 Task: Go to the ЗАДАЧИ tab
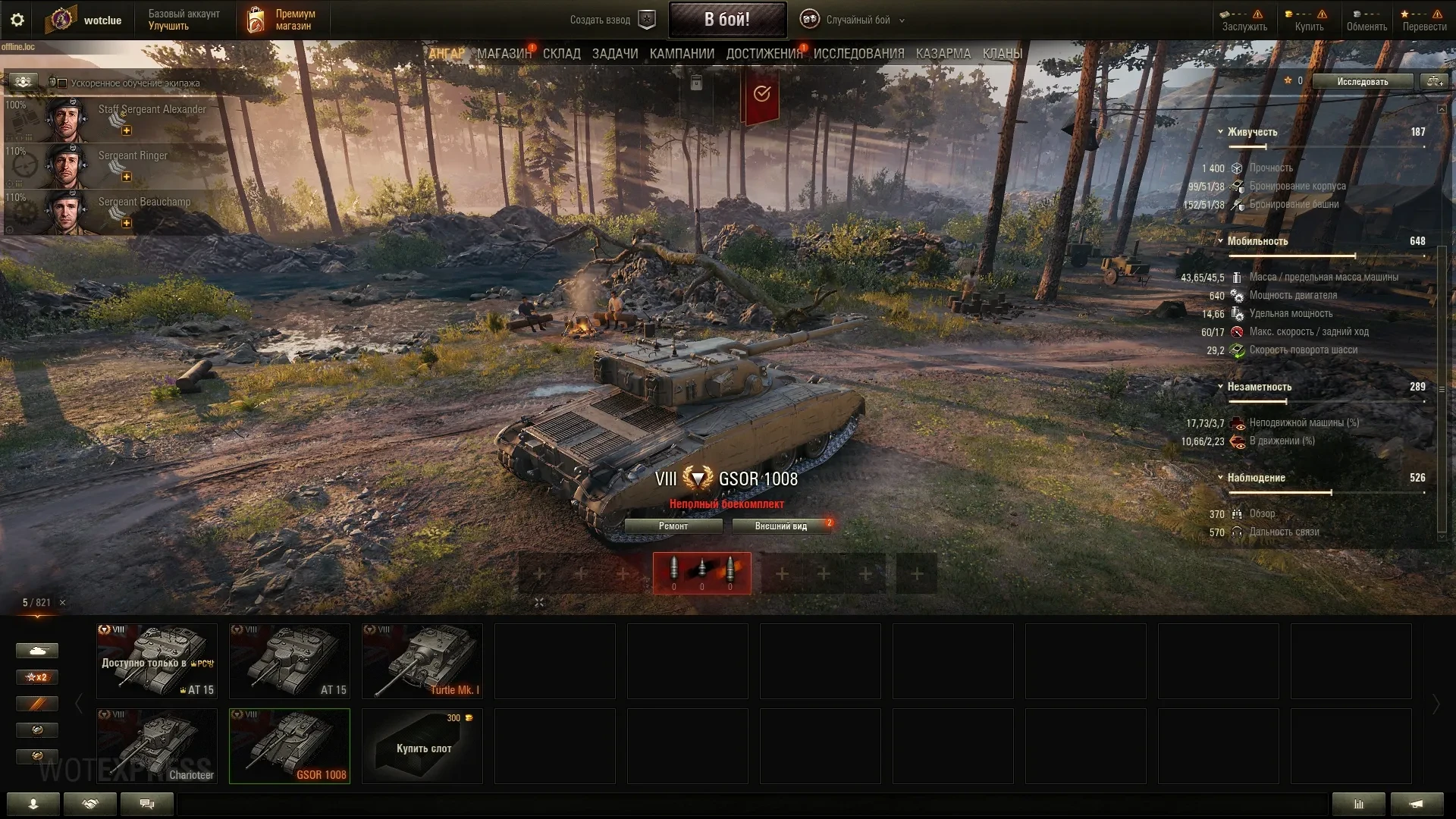[615, 54]
